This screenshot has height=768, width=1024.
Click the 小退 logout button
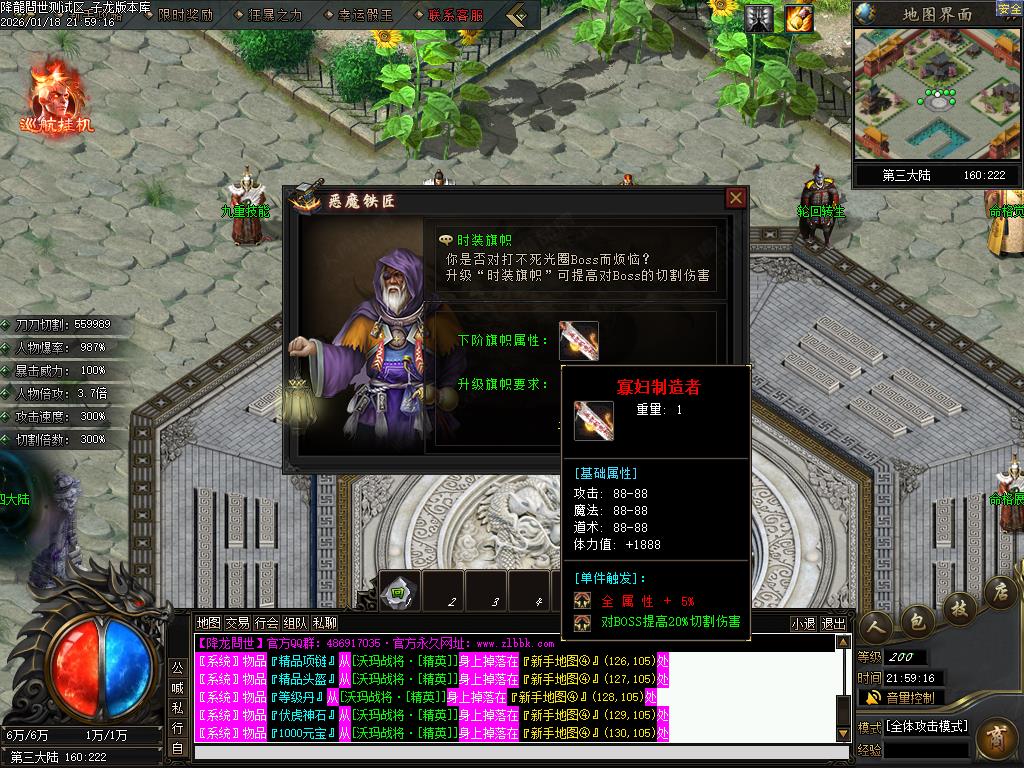pos(803,623)
